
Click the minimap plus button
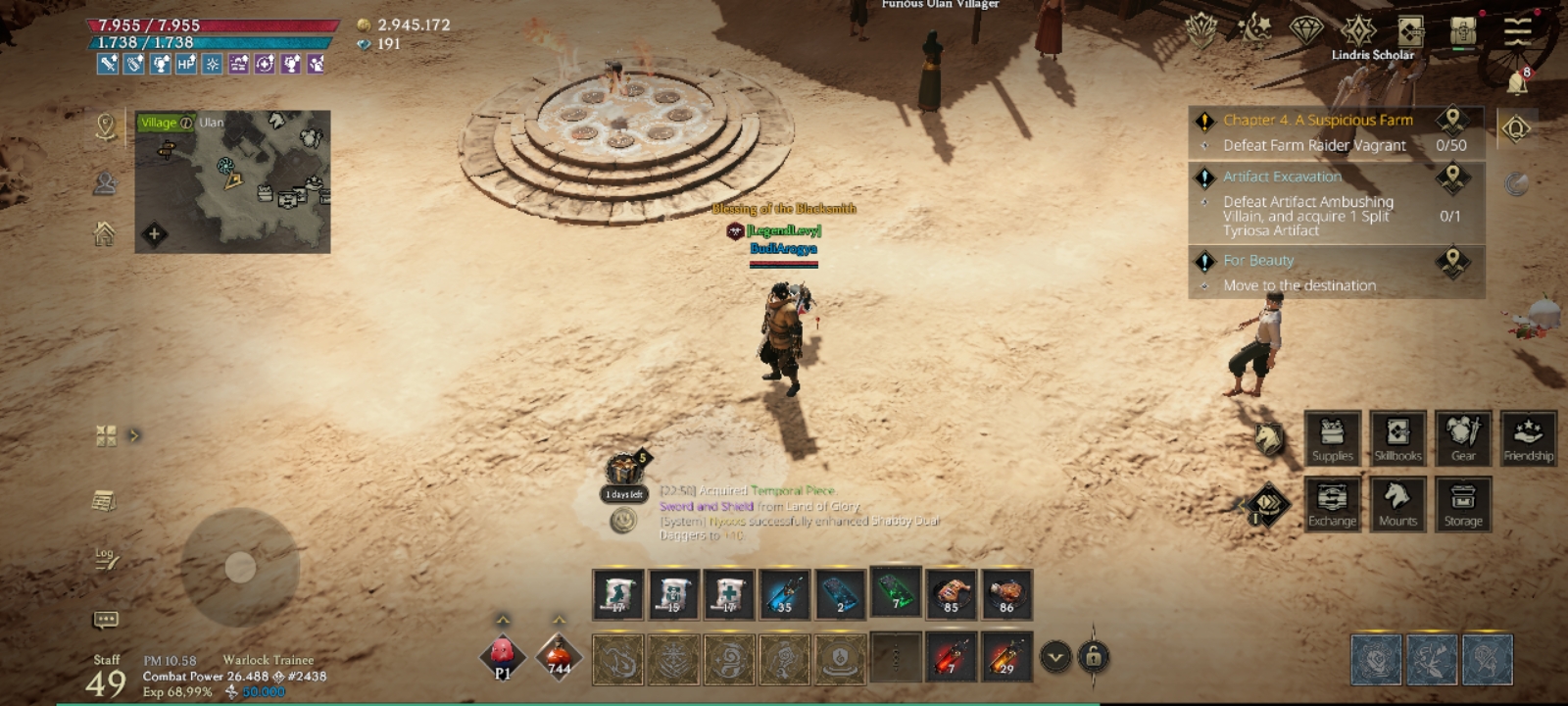click(x=154, y=233)
